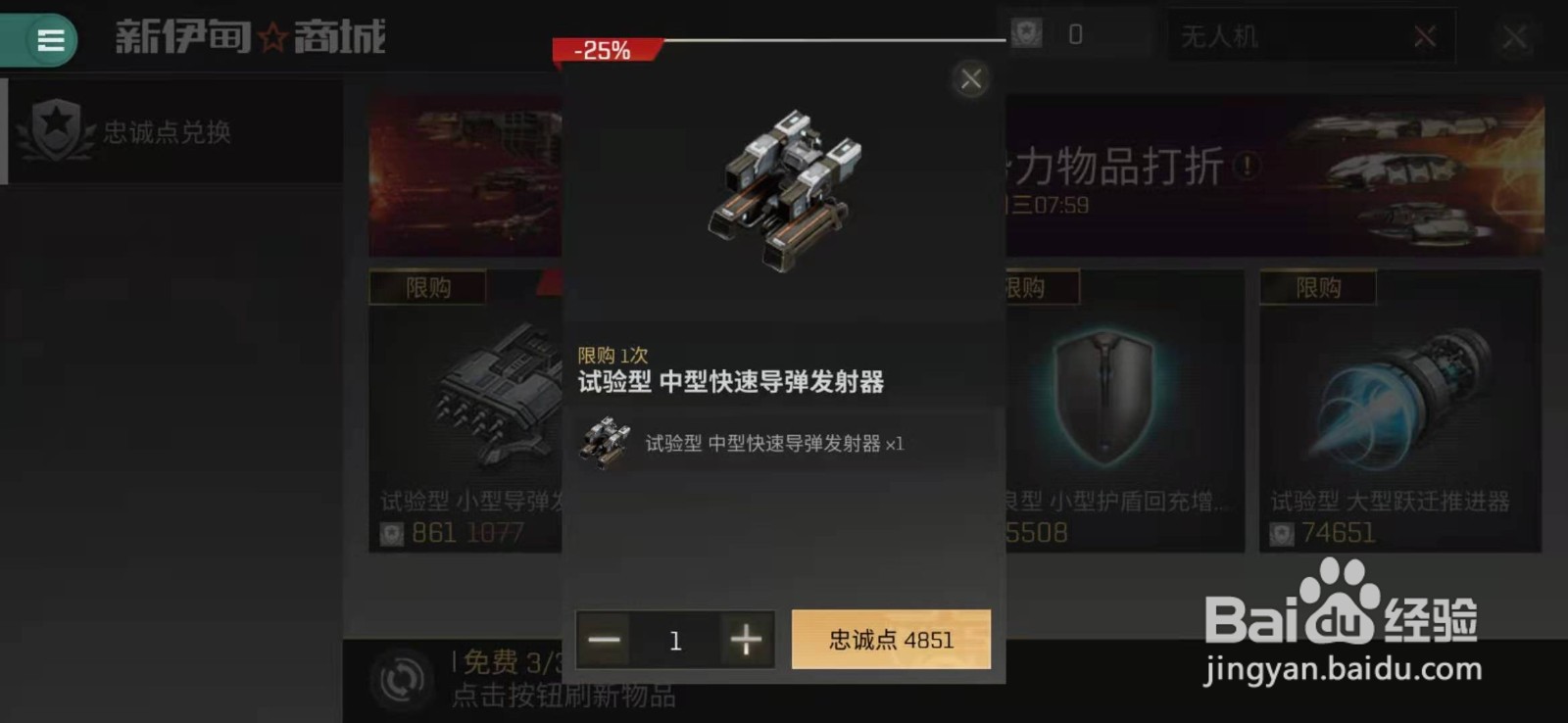Click the quantity value field showing 1
The image size is (1568, 723).
[x=675, y=639]
